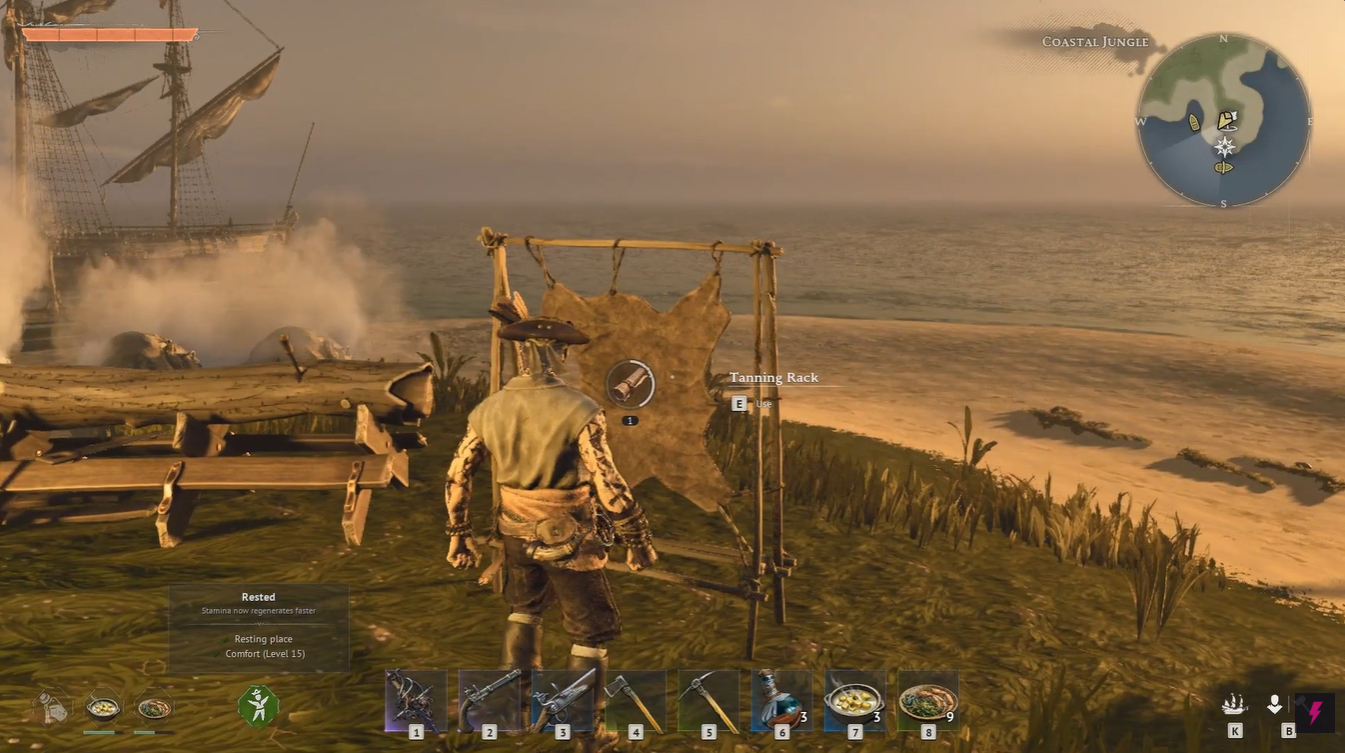
Task: Select the hatchet in hotbar slot 4
Action: (x=636, y=700)
